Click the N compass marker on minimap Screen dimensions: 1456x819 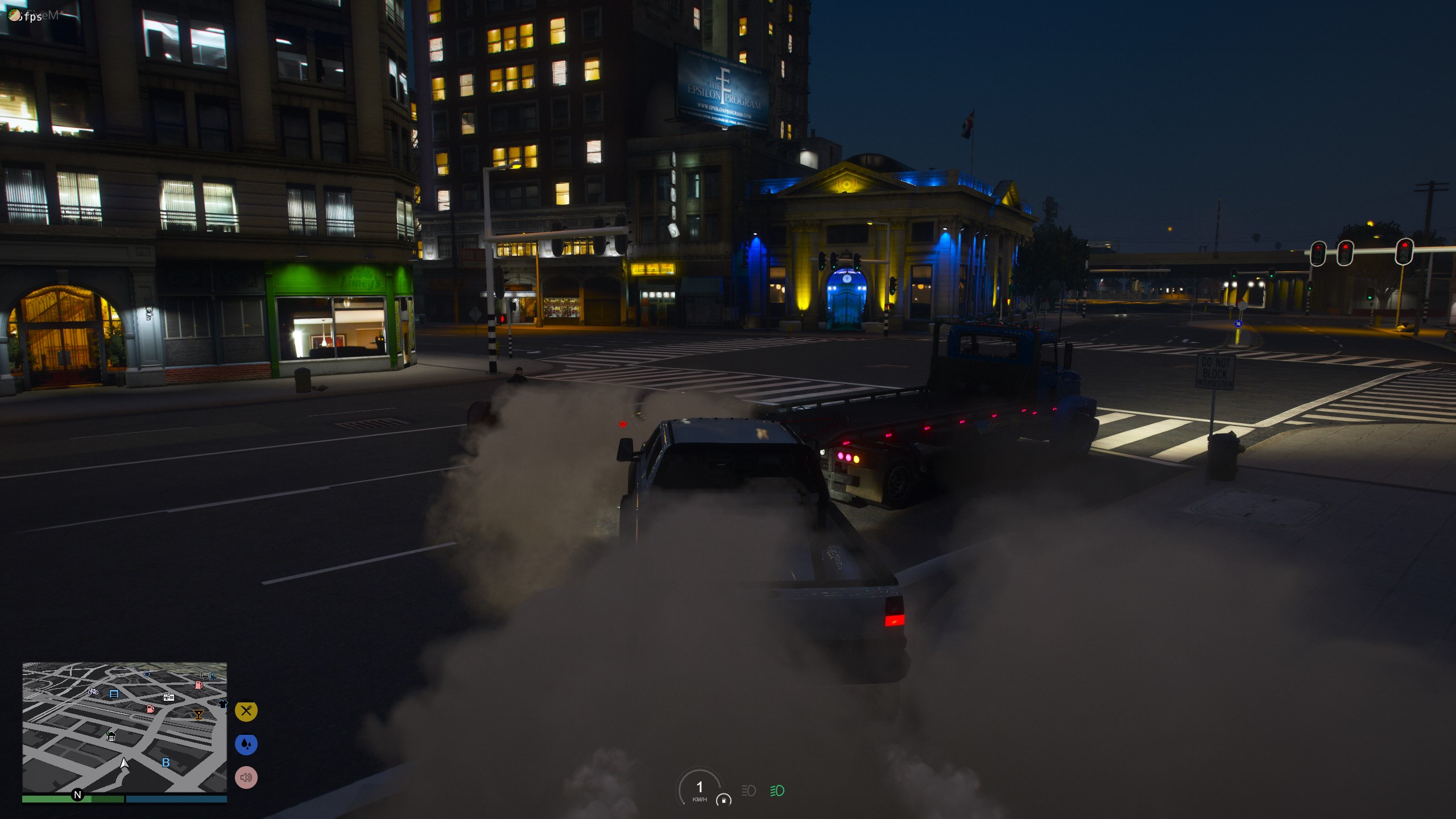pyautogui.click(x=77, y=795)
